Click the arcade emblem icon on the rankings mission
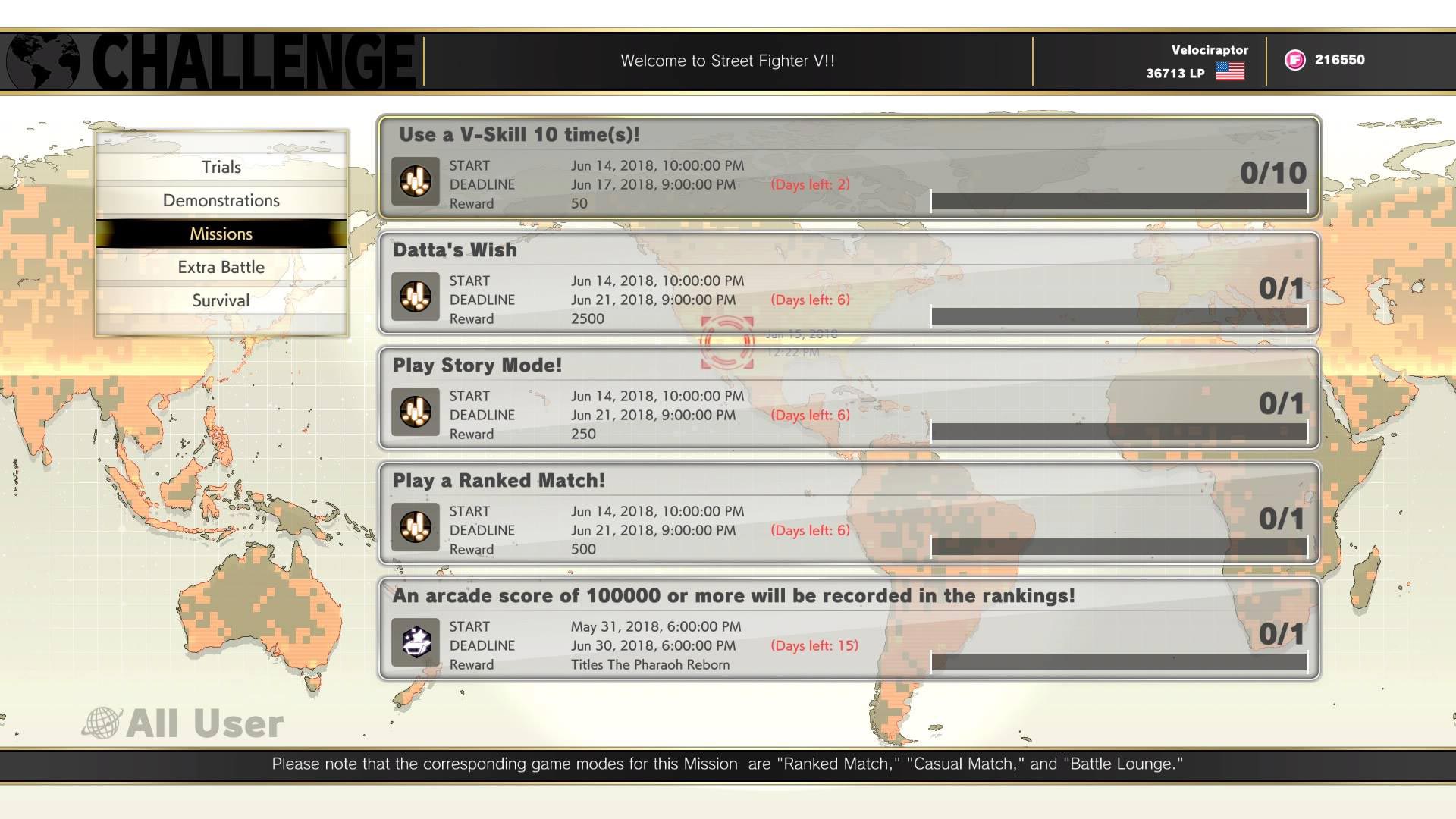 [x=414, y=642]
